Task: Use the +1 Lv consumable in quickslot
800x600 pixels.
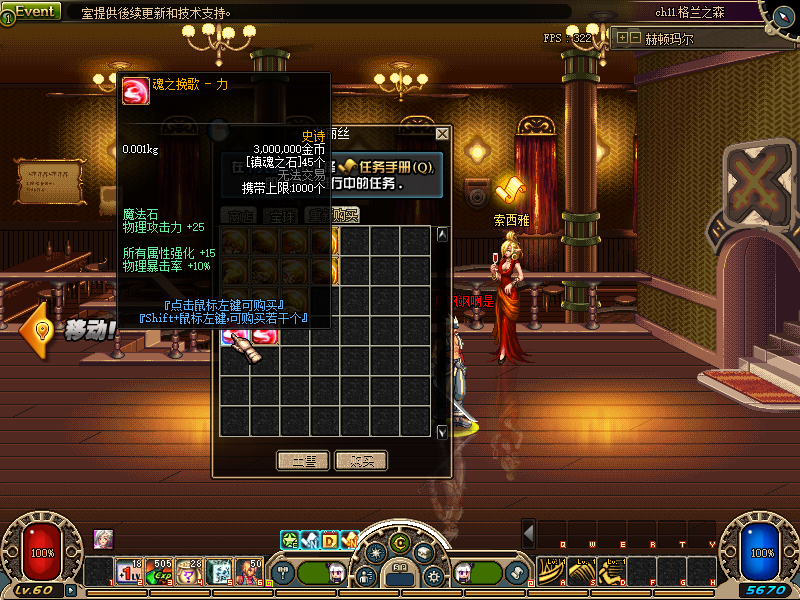Action: tap(129, 572)
